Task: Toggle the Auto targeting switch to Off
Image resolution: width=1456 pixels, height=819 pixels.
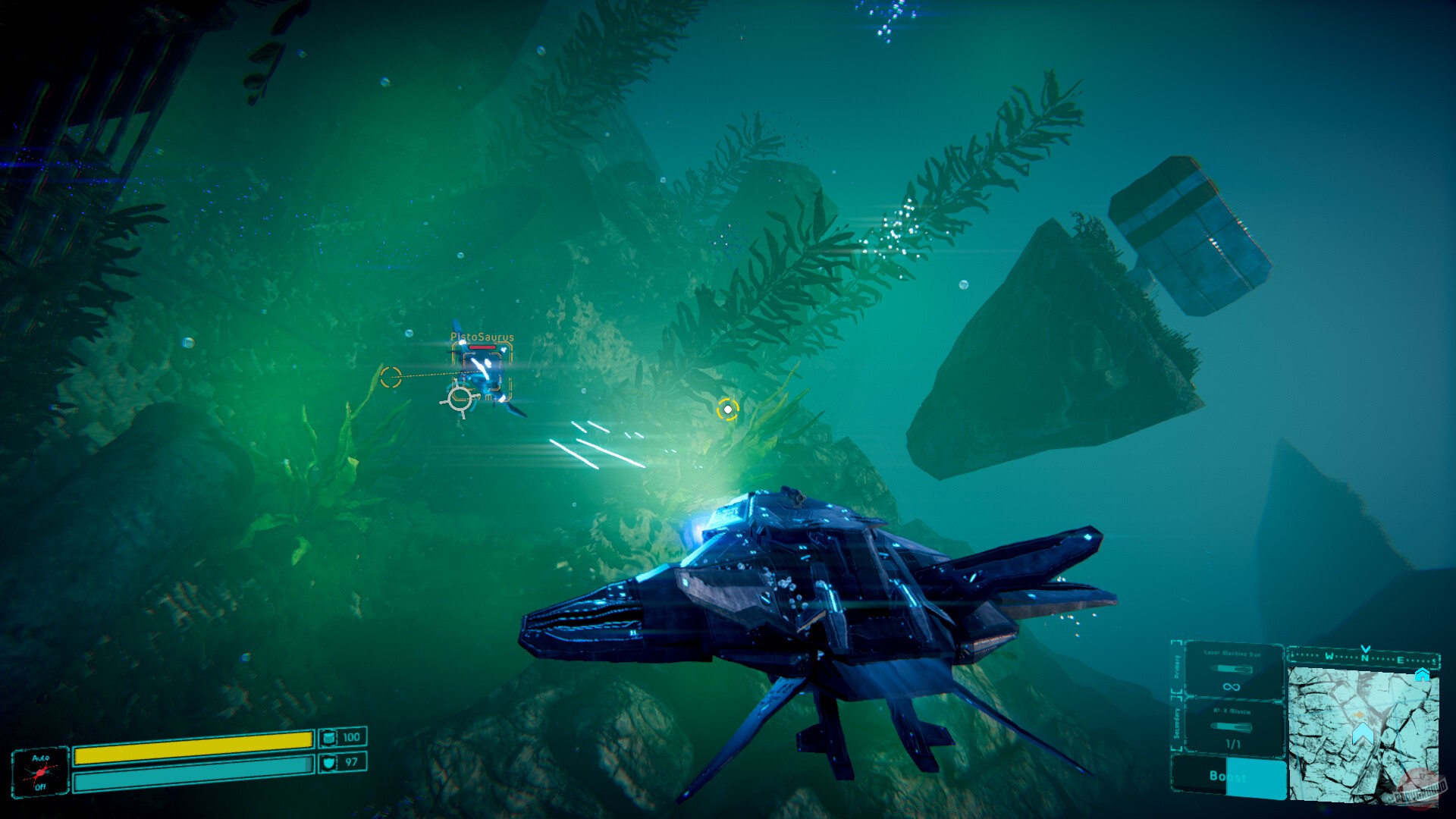Action: 40,786
